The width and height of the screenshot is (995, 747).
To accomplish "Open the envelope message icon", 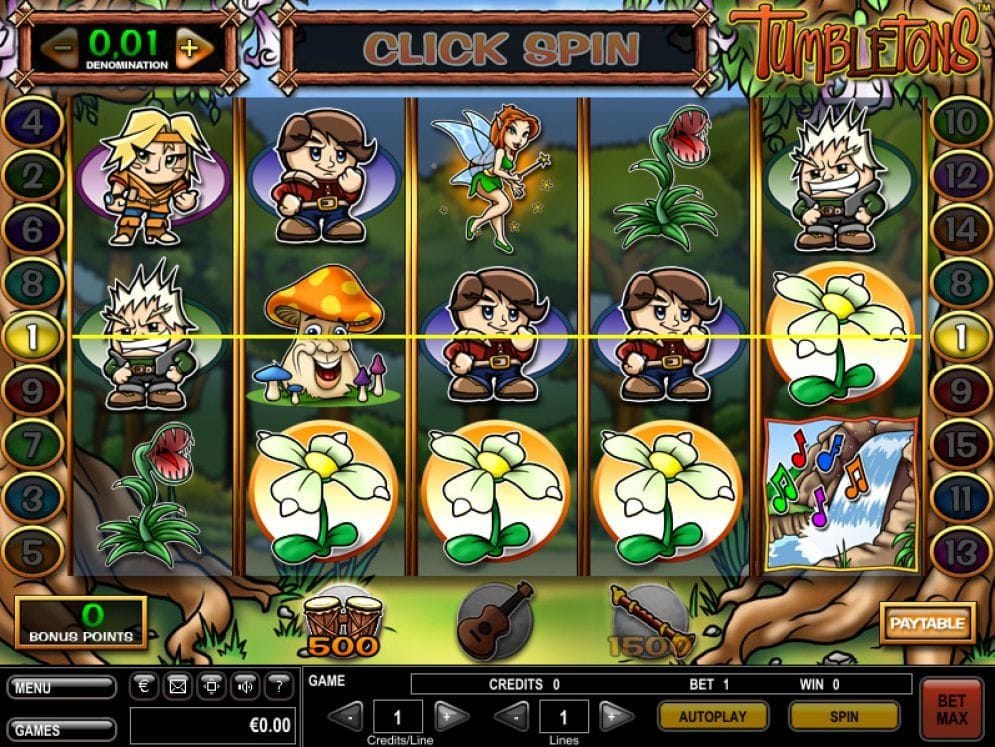I will [177, 686].
